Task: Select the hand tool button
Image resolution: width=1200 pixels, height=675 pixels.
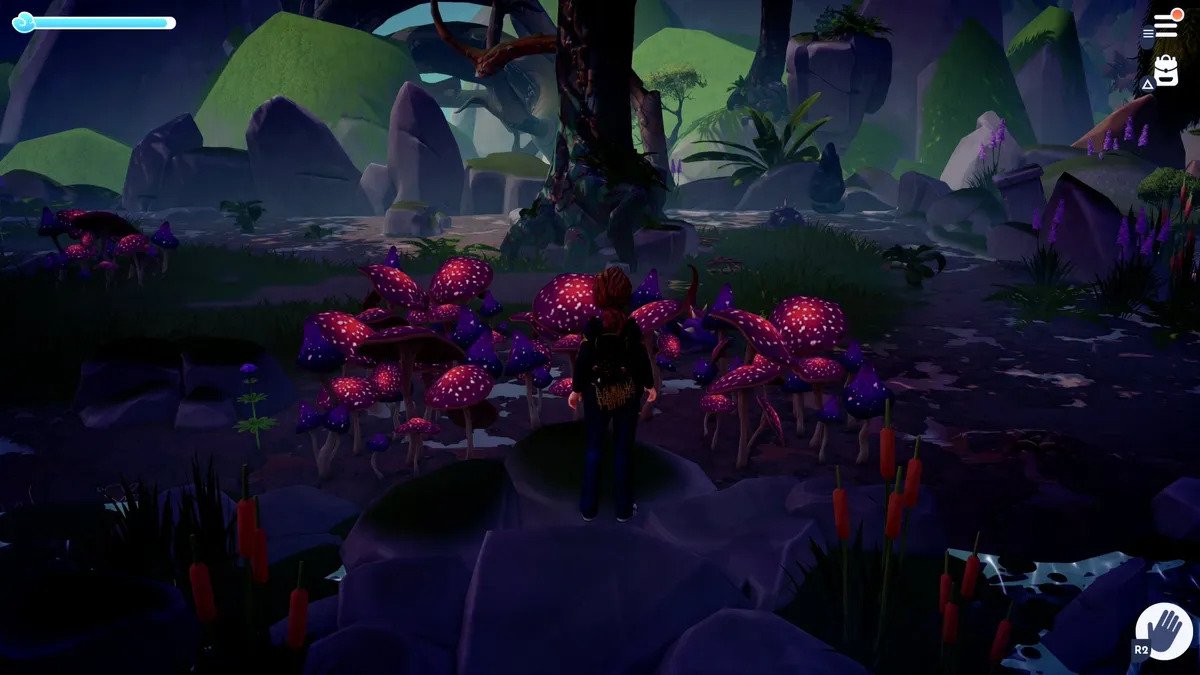Action: coord(1165,632)
